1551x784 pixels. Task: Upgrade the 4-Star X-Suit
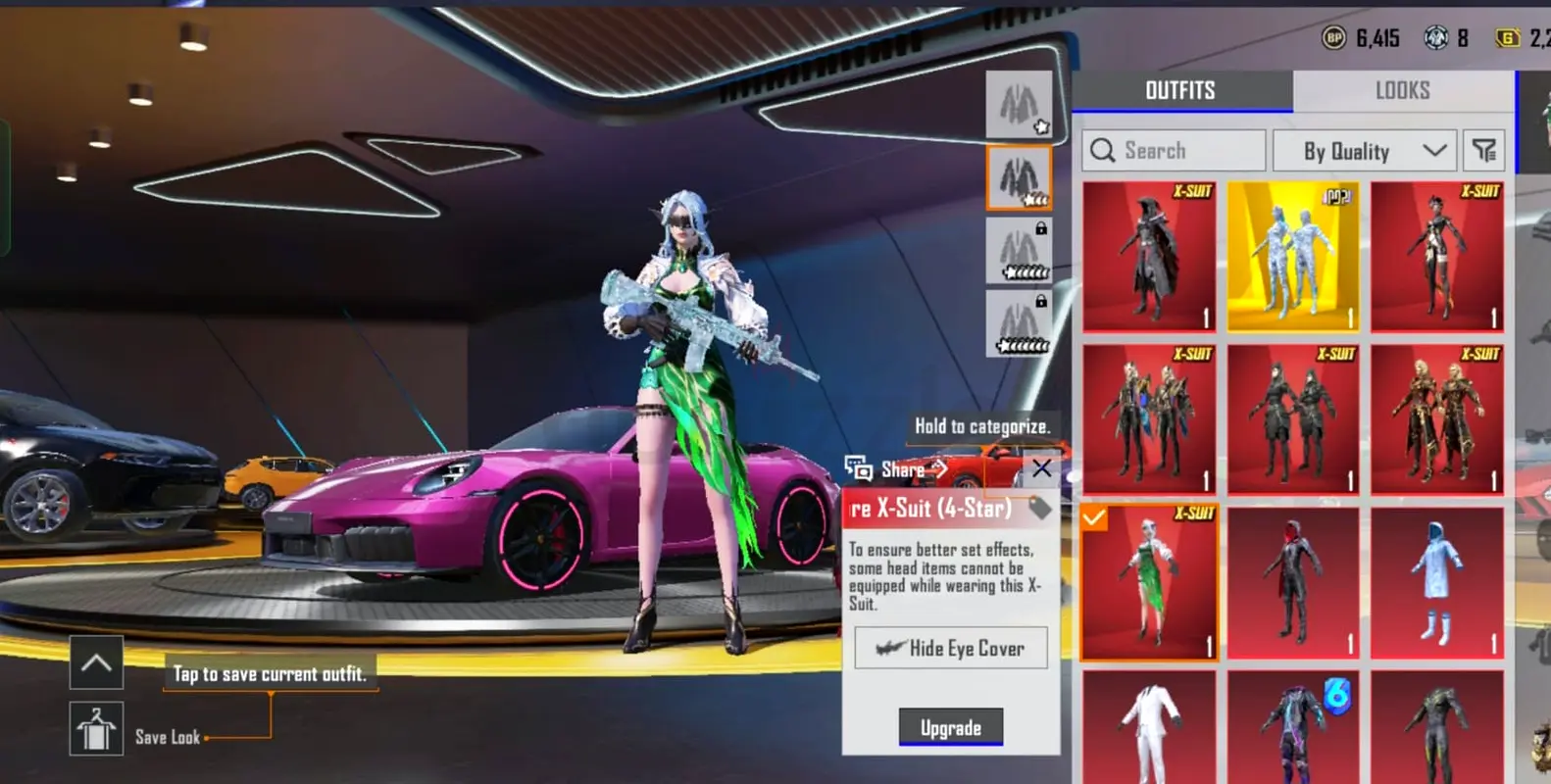[950, 727]
